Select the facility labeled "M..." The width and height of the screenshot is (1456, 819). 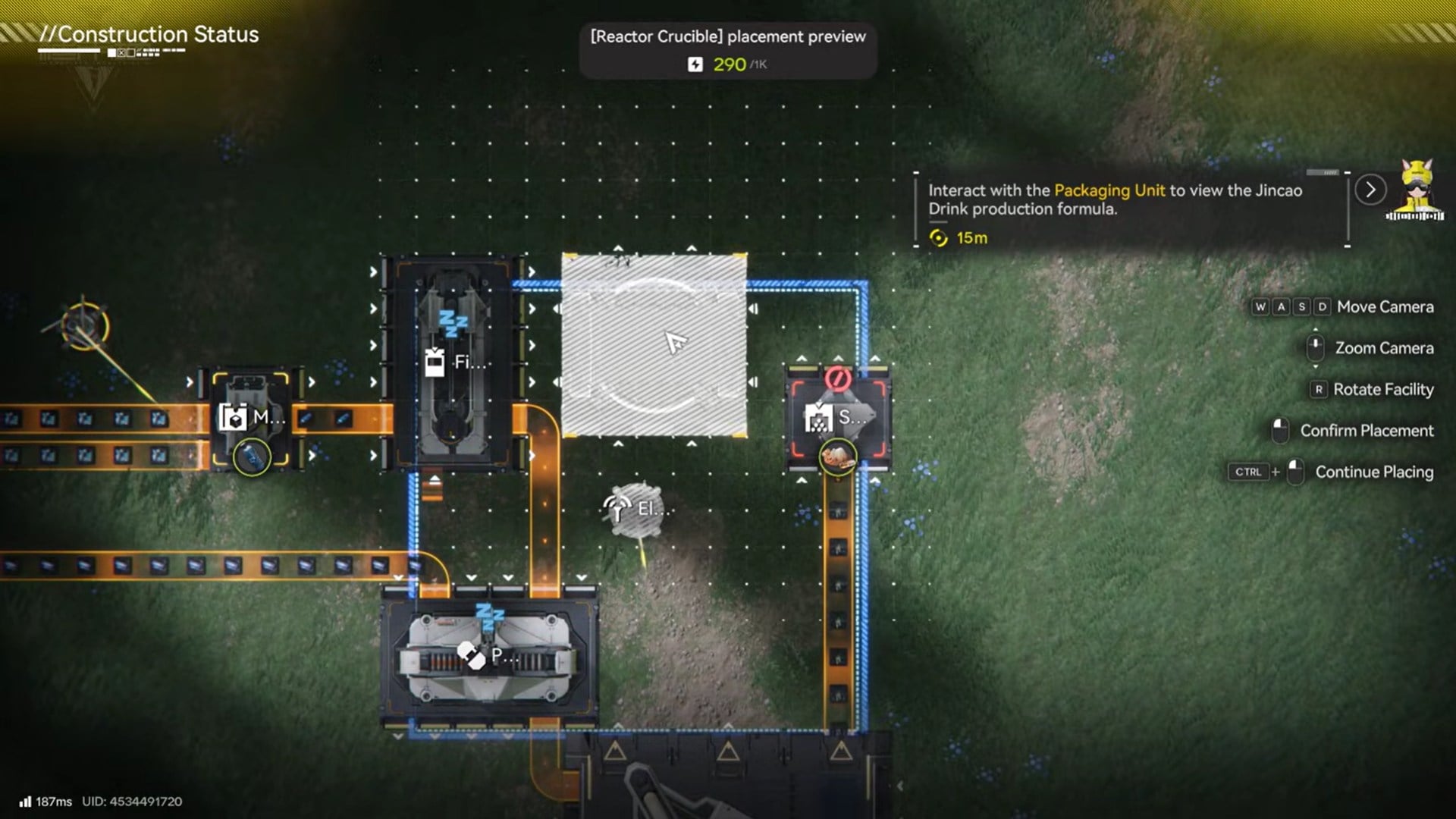coord(250,416)
